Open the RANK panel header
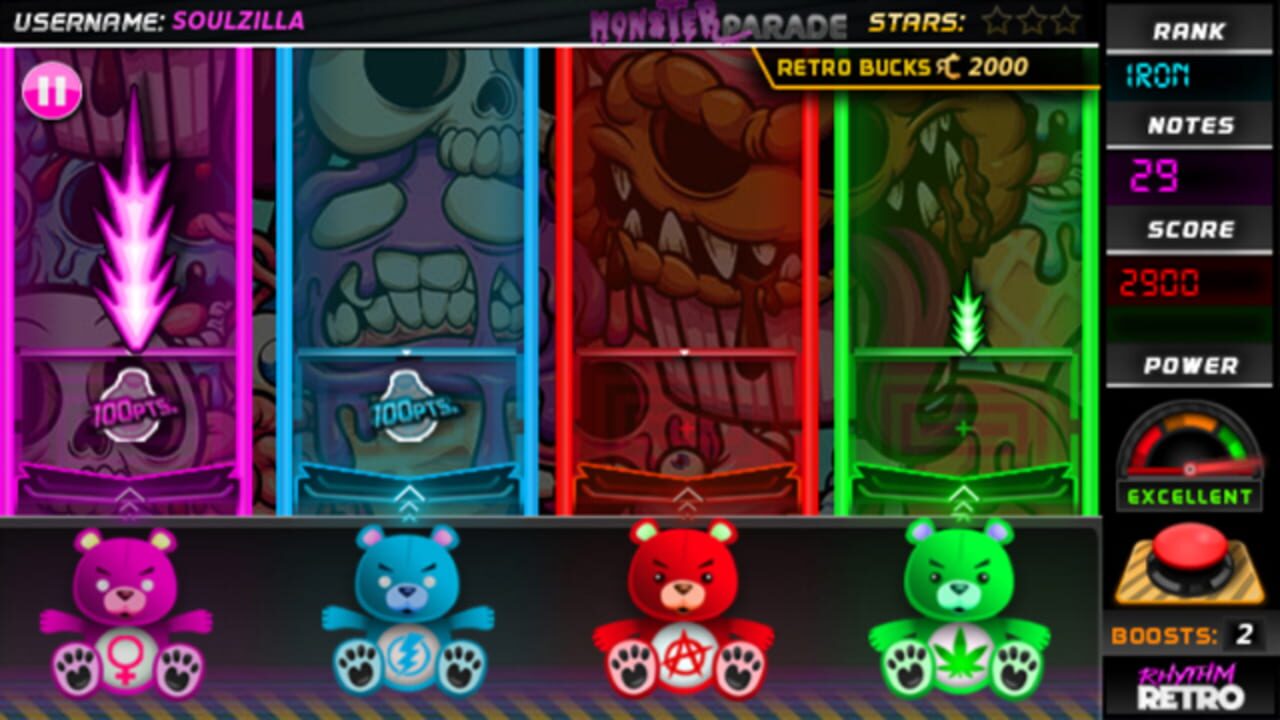This screenshot has width=1280, height=720. pyautogui.click(x=1190, y=30)
